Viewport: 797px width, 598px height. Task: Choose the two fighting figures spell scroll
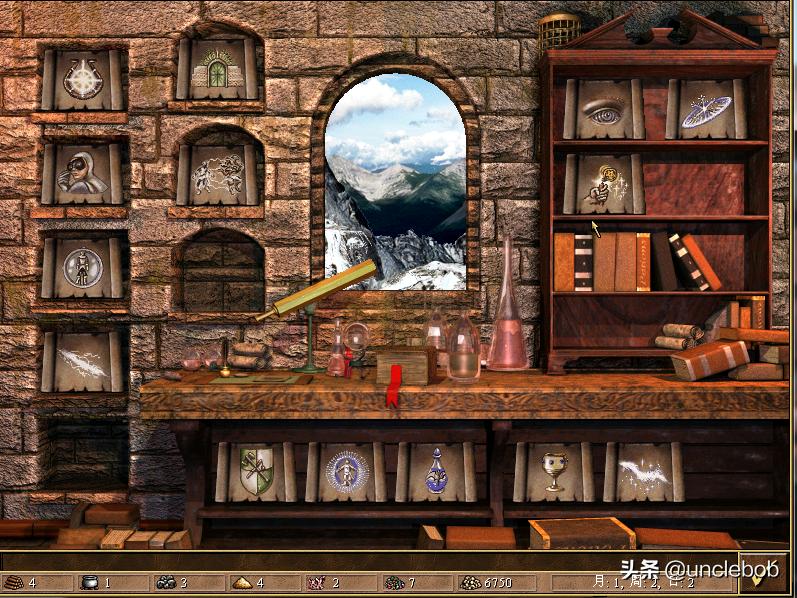[x=218, y=175]
